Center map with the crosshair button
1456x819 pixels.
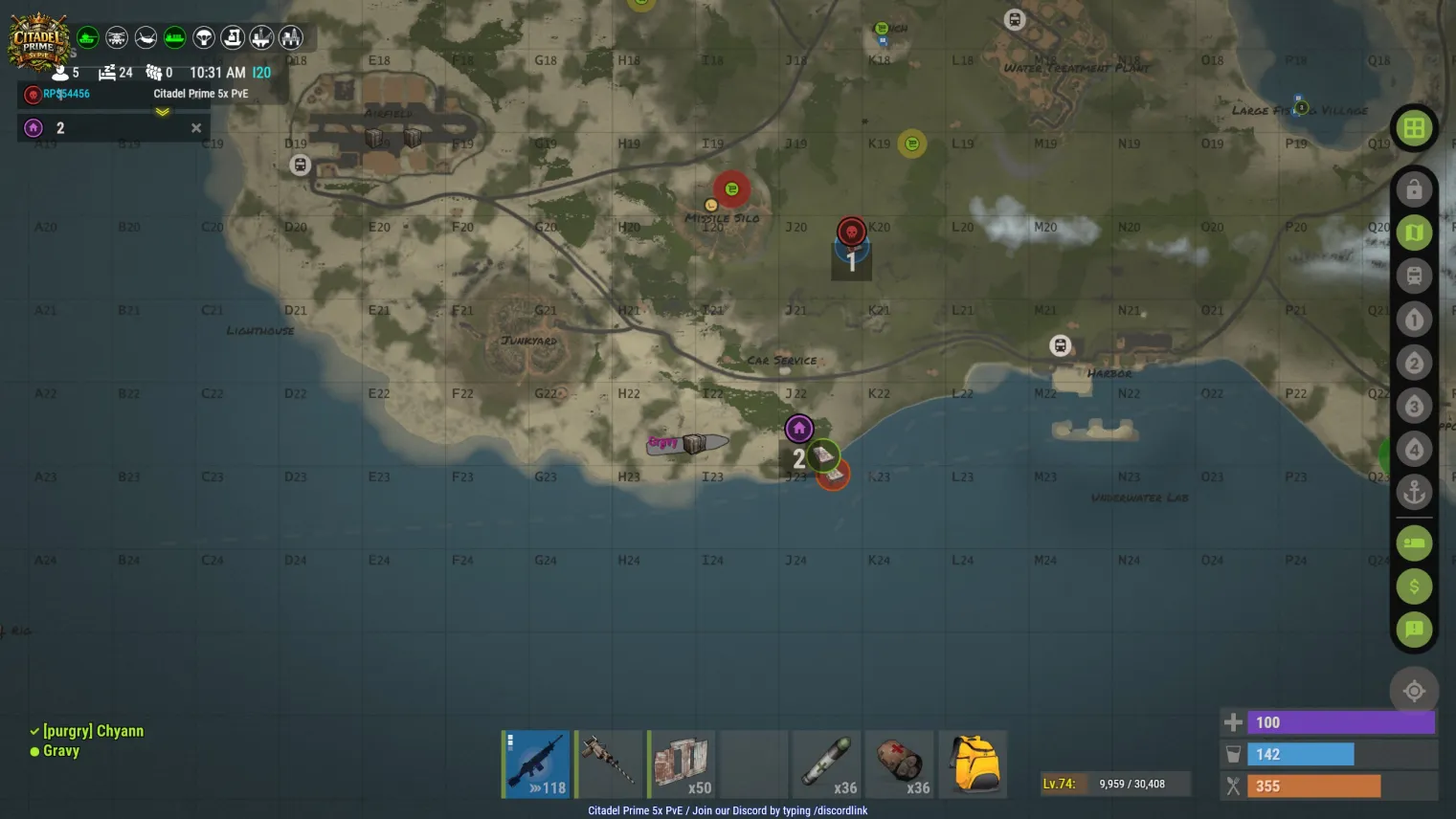(x=1414, y=691)
